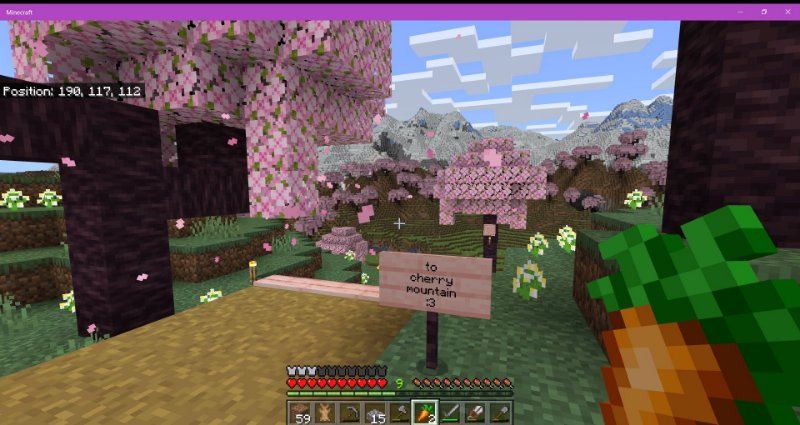Select the pickaxe in the hotbar

349,412
